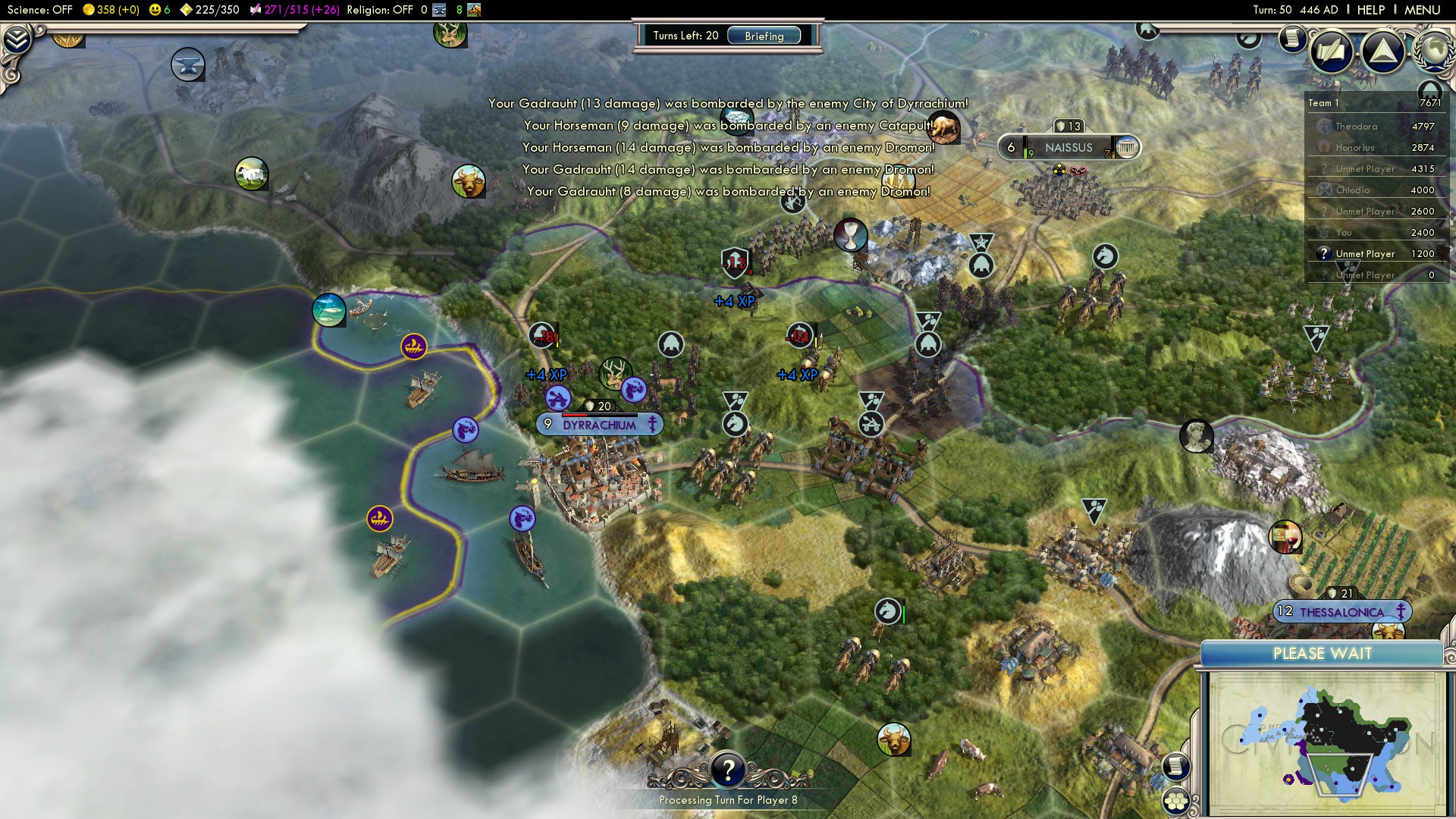The height and width of the screenshot is (819, 1456).
Task: Open the diplomacy globe icon
Action: coord(1436,50)
